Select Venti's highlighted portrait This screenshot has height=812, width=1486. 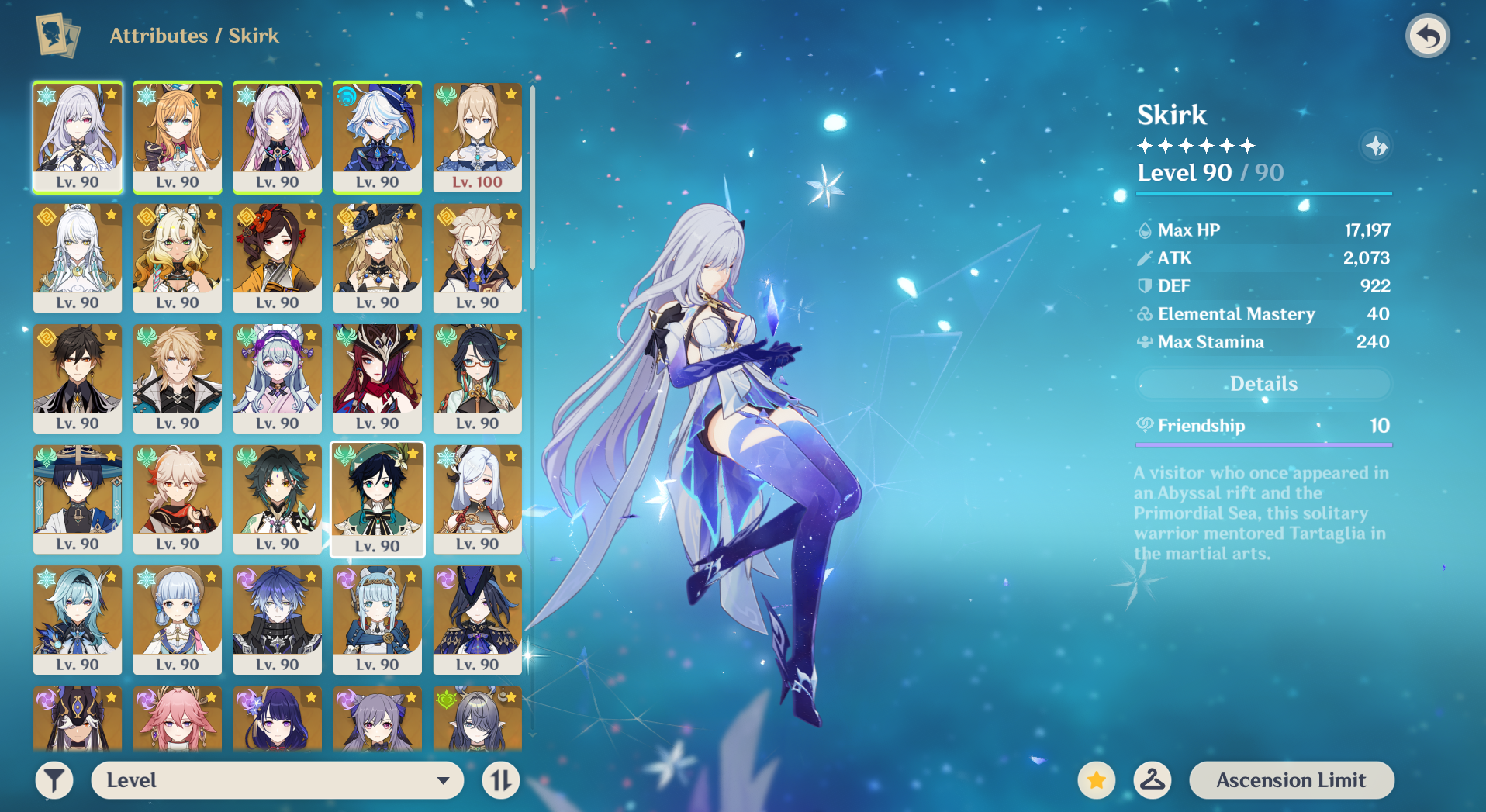tap(378, 499)
